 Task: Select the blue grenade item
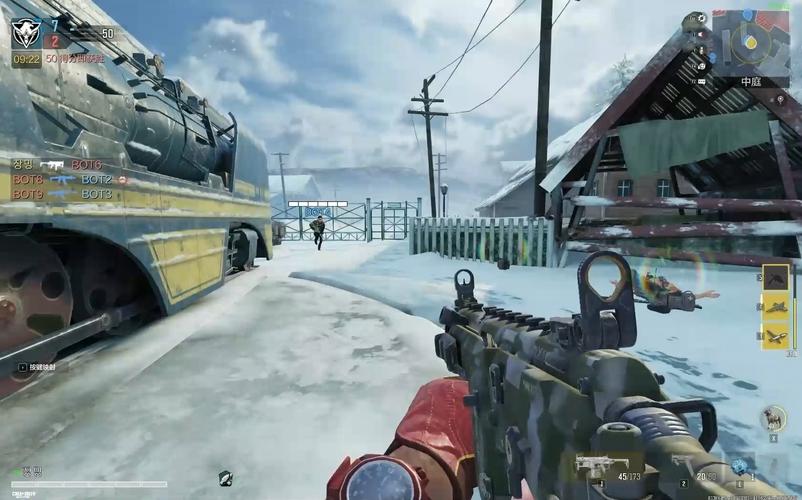click(739, 466)
